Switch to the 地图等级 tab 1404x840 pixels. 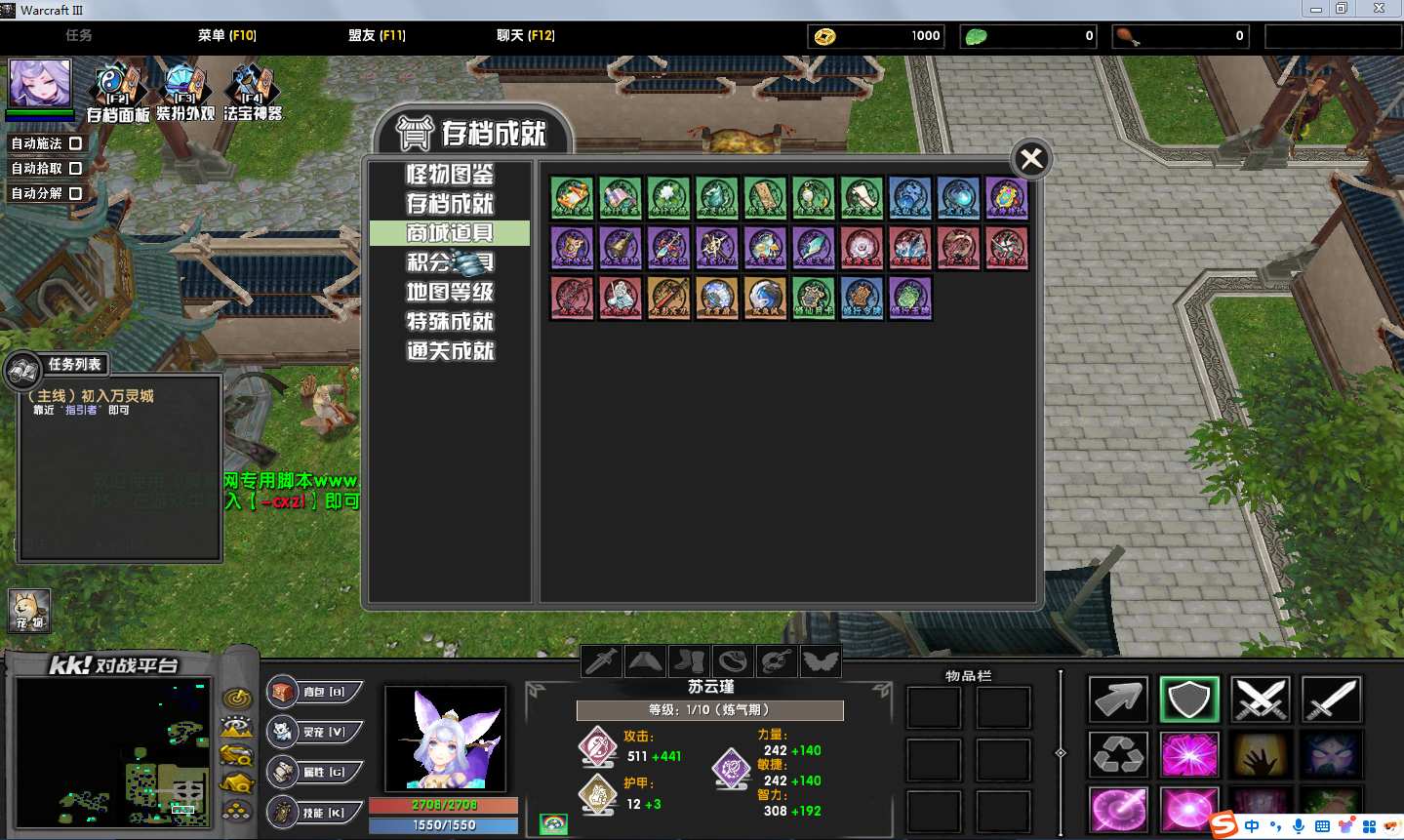[x=450, y=292]
